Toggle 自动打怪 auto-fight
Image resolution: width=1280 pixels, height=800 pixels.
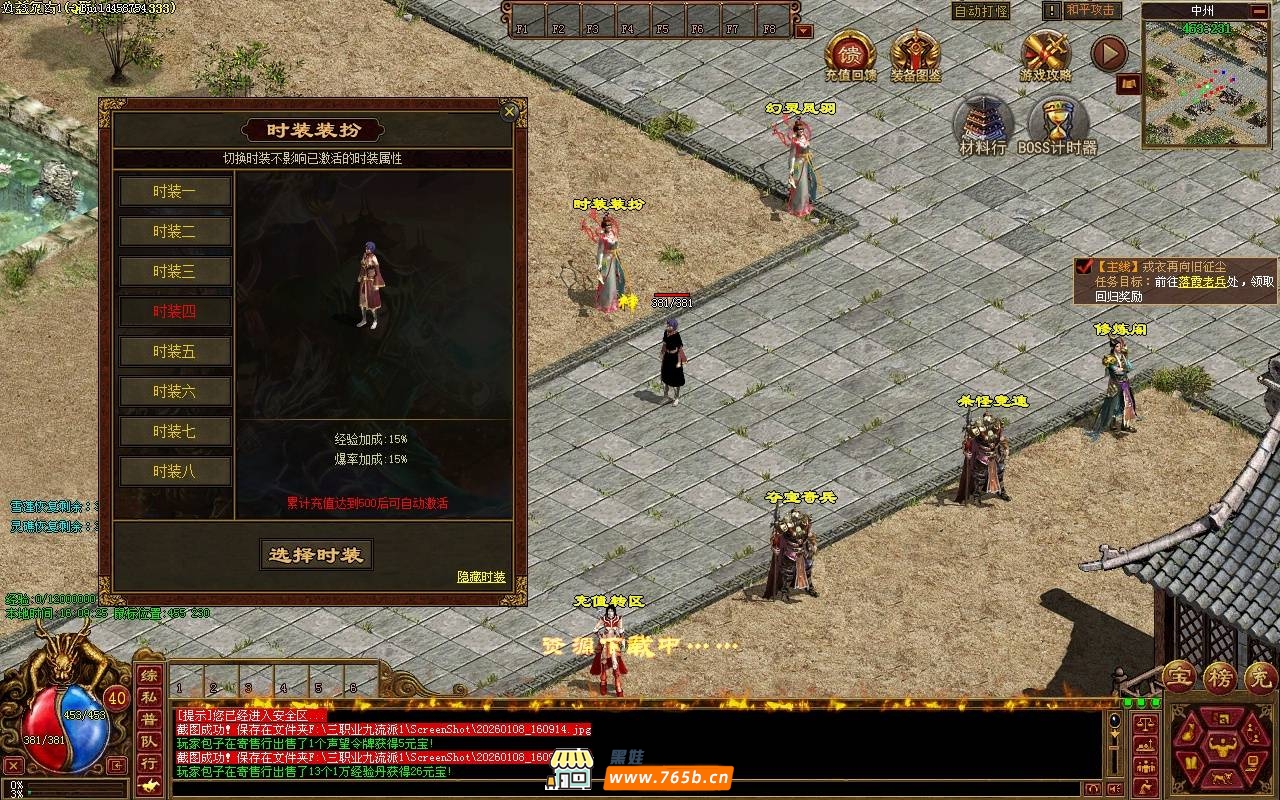[981, 11]
